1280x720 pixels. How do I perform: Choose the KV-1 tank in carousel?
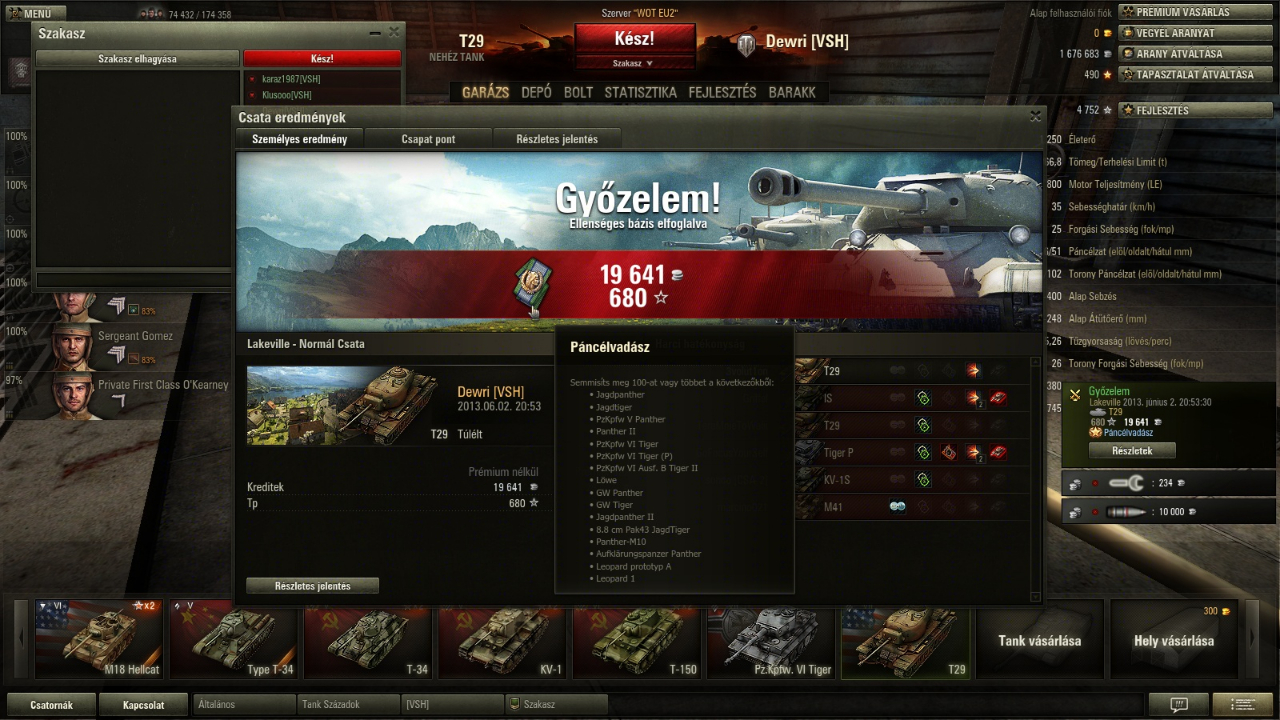tap(501, 640)
